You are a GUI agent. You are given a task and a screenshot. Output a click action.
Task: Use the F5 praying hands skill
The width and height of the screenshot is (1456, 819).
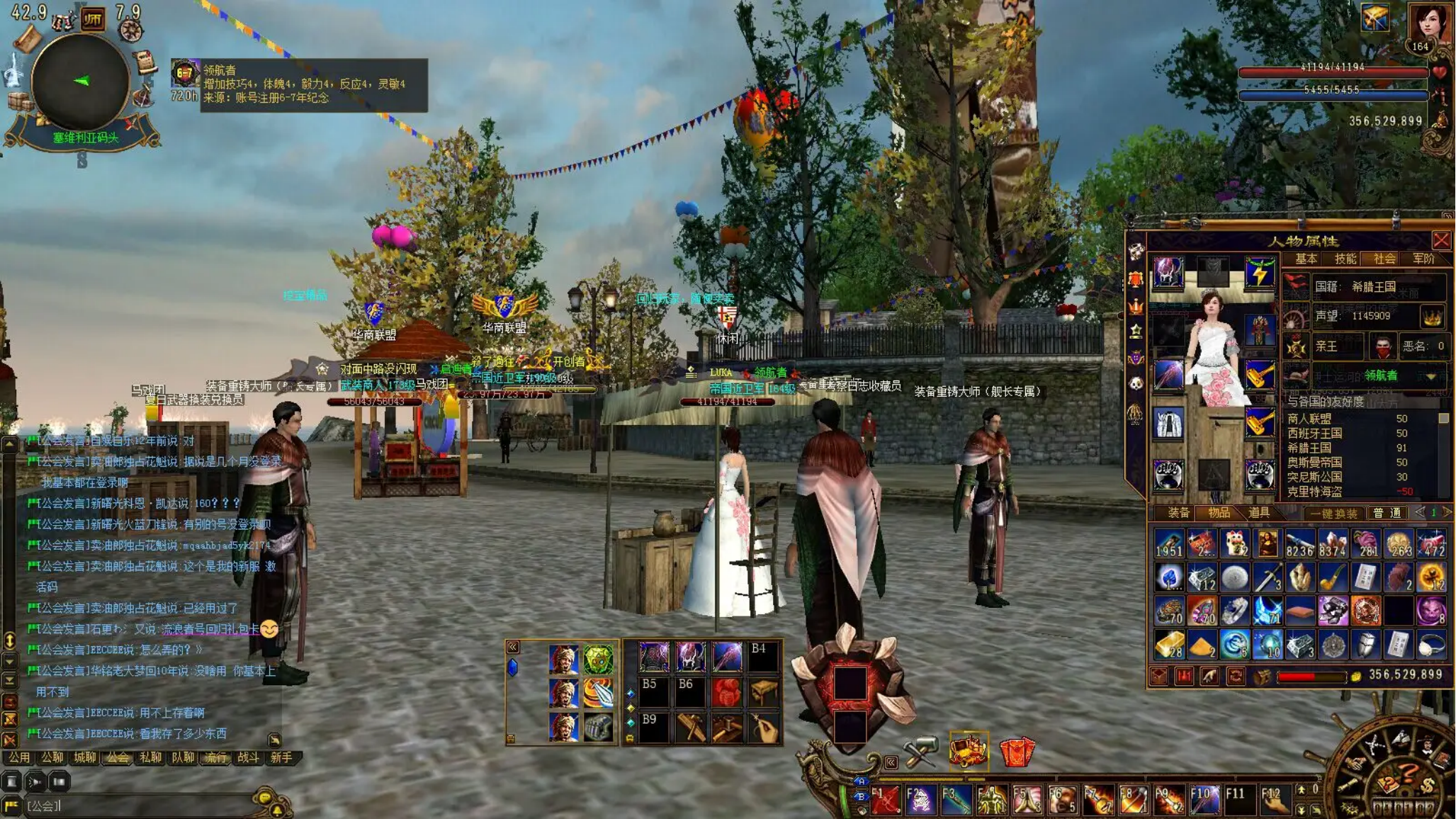pyautogui.click(x=1026, y=800)
